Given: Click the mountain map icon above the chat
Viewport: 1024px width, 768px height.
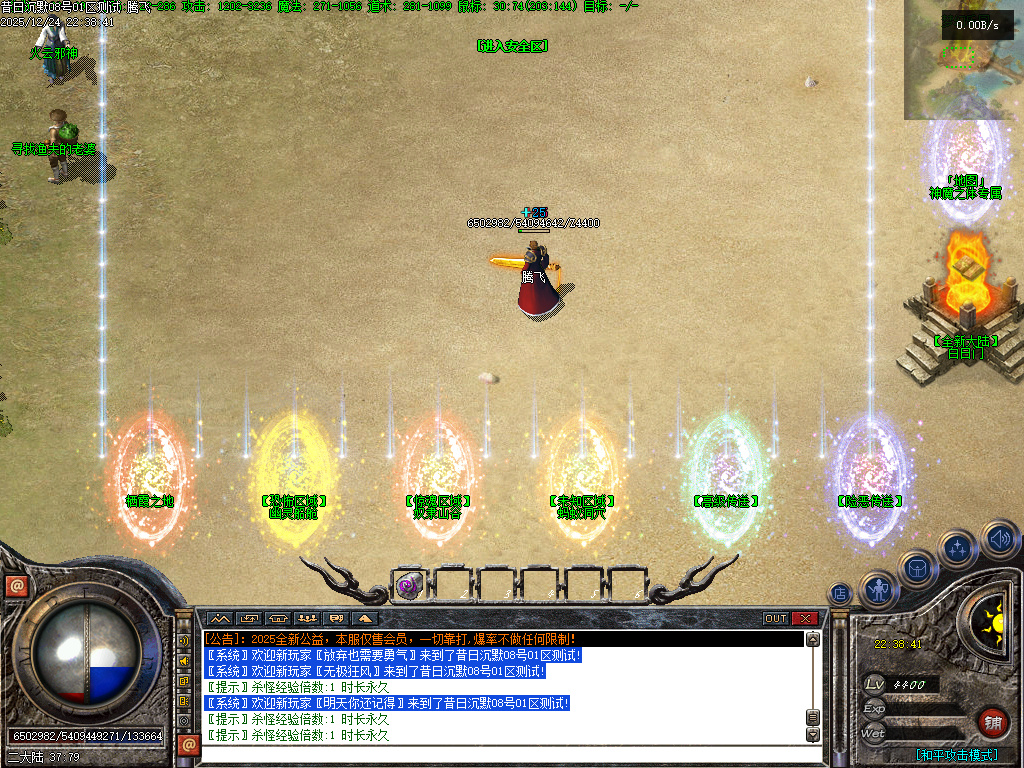Looking at the screenshot, I should pyautogui.click(x=220, y=619).
